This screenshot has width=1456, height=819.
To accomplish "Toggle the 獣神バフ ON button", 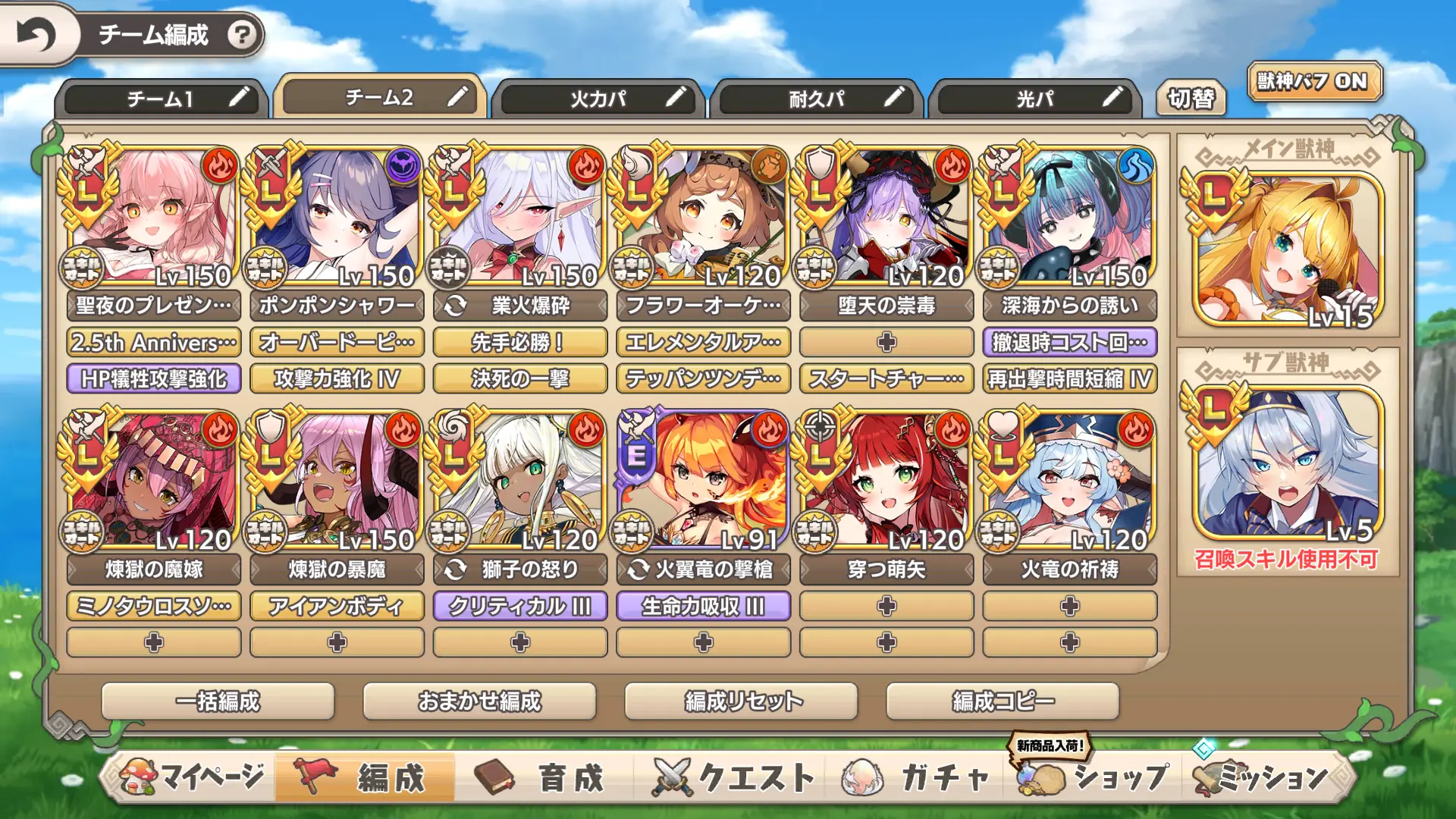I will [x=1313, y=82].
